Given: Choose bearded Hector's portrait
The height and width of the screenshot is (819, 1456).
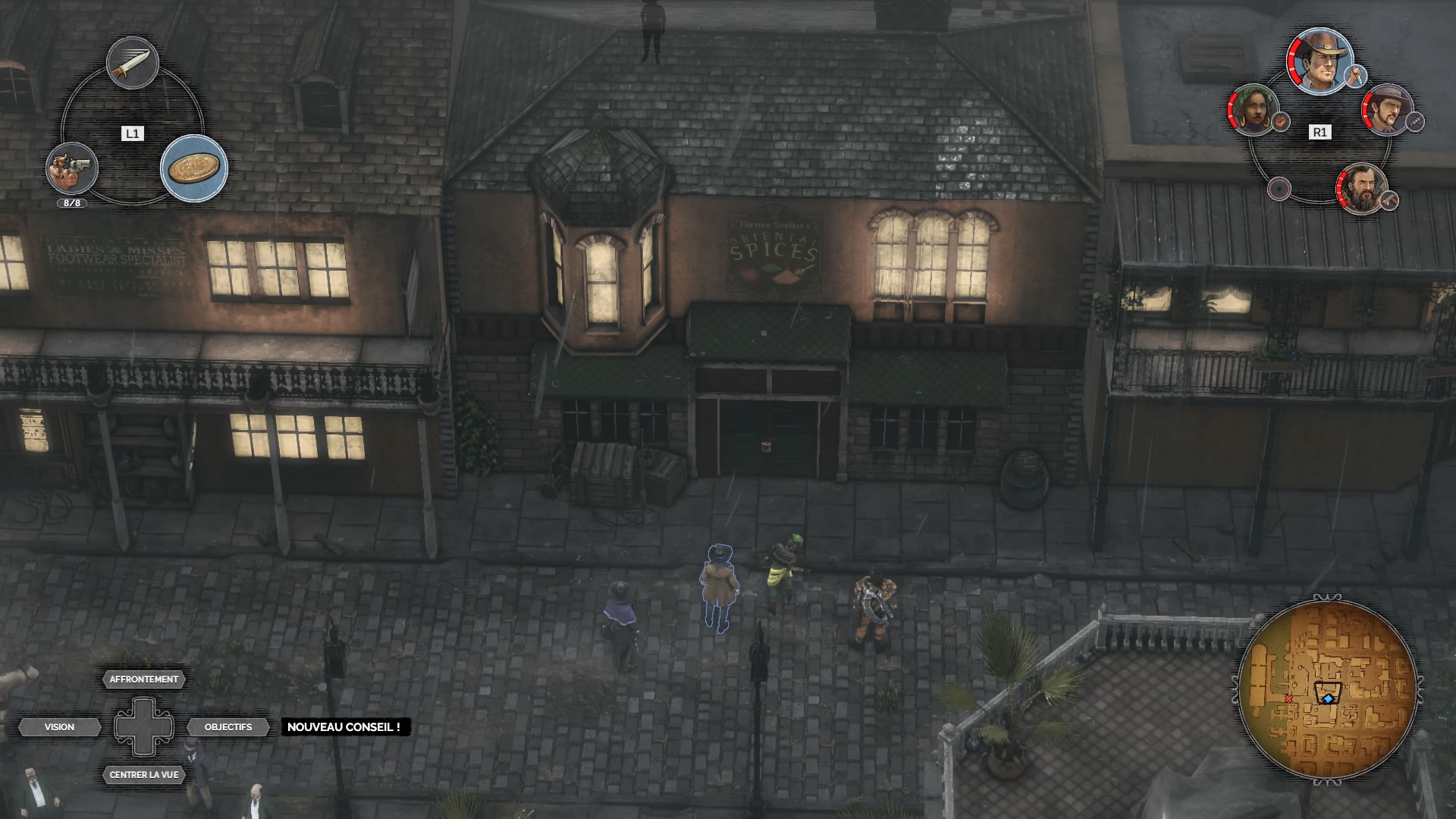Looking at the screenshot, I should pyautogui.click(x=1362, y=189).
